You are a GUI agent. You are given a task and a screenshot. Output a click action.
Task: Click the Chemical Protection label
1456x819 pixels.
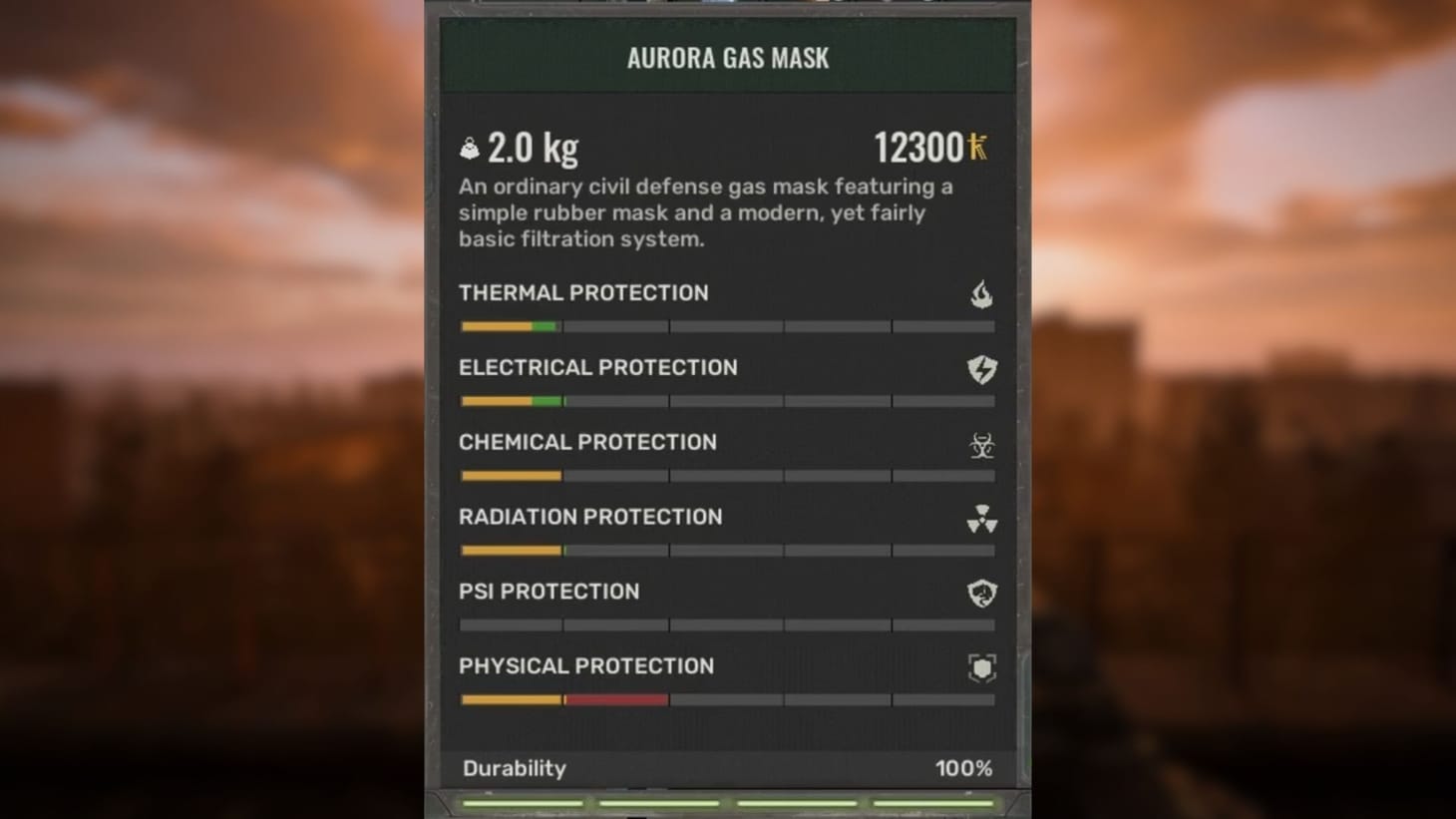coord(587,442)
